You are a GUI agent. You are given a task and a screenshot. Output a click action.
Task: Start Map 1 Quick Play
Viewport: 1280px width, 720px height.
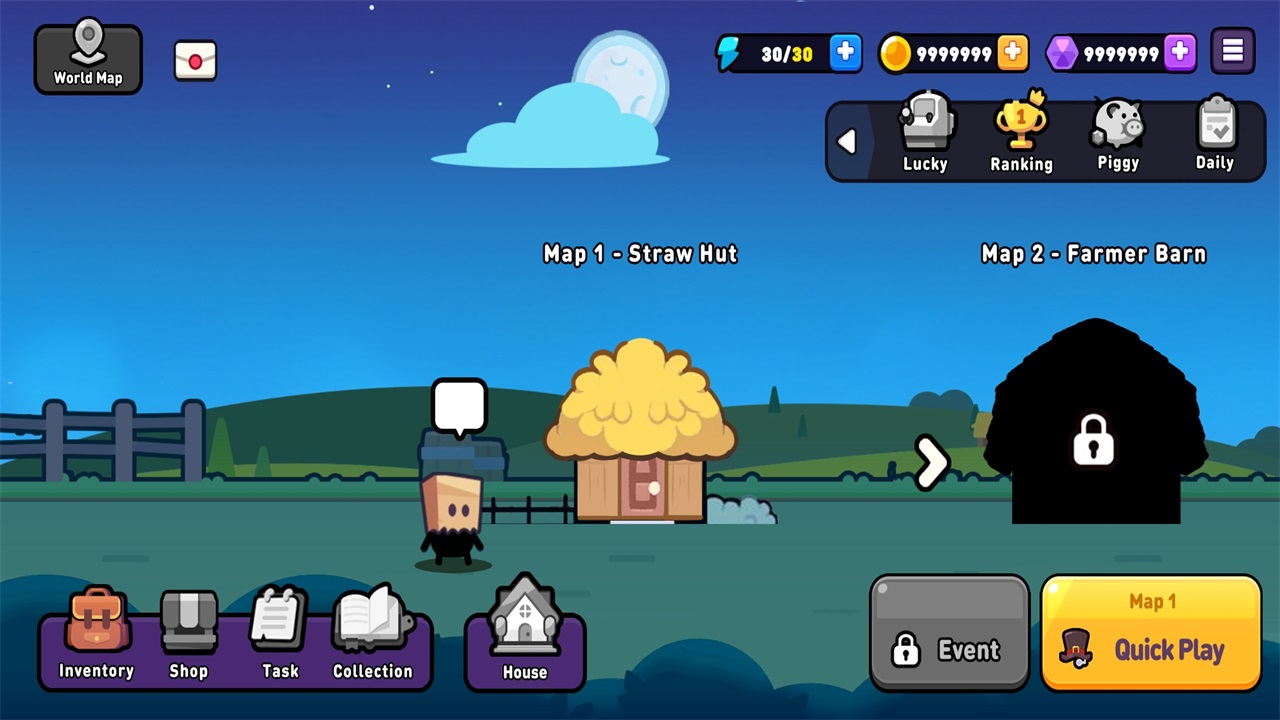pyautogui.click(x=1151, y=633)
